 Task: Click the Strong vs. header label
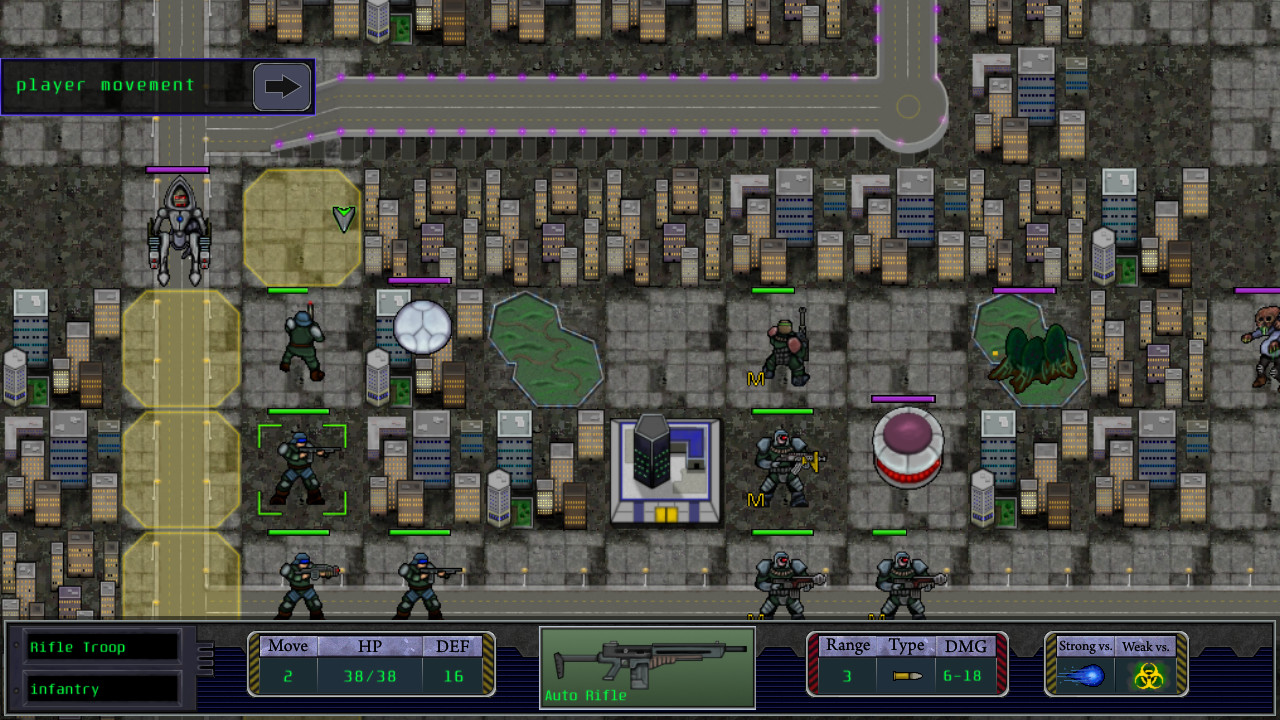coord(1084,646)
